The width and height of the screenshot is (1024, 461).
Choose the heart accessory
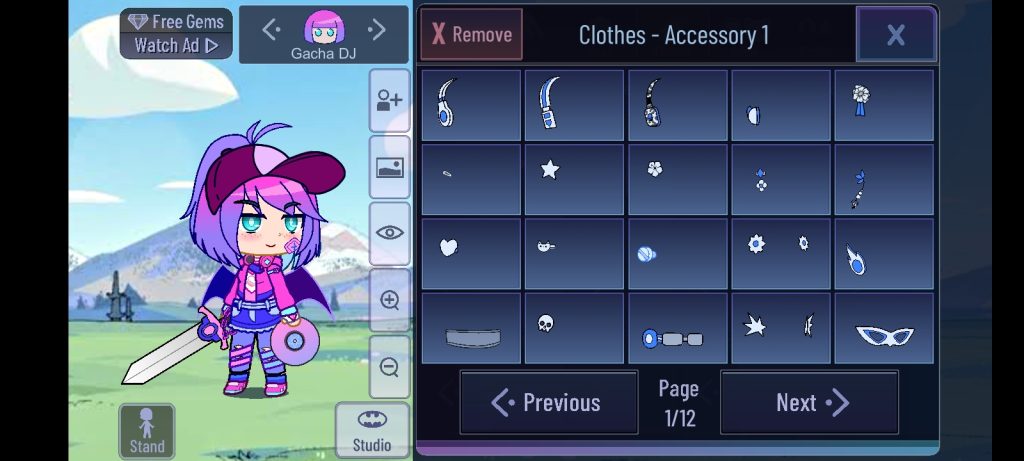click(471, 254)
